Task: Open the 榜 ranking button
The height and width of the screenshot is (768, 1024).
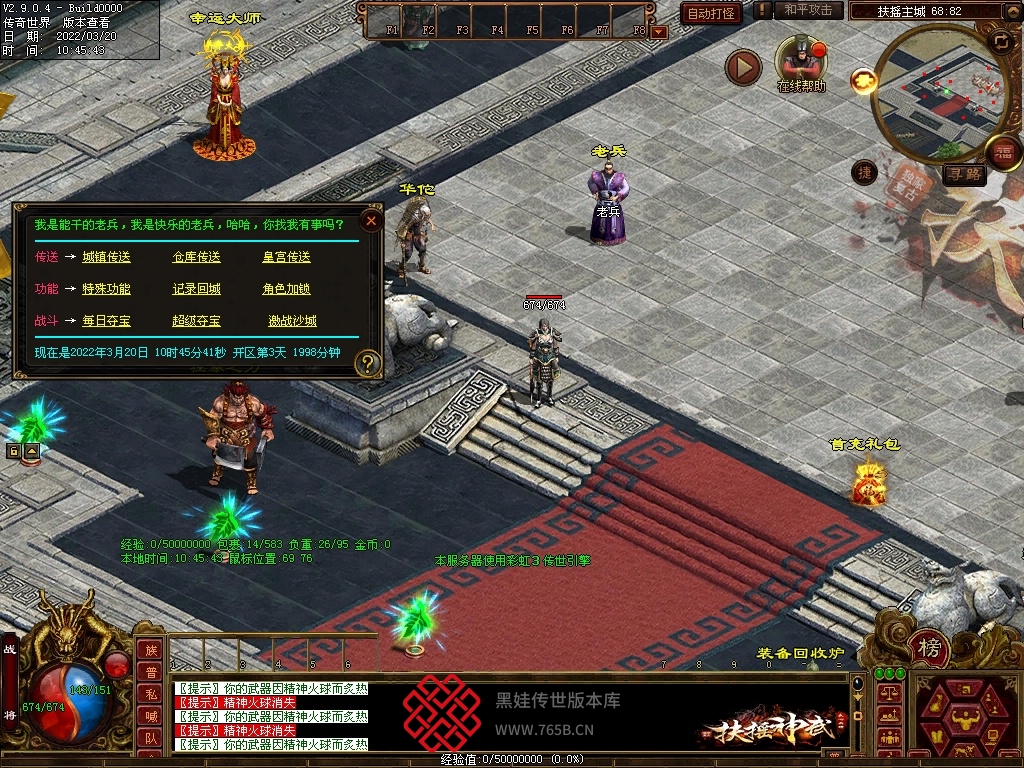Action: [930, 649]
